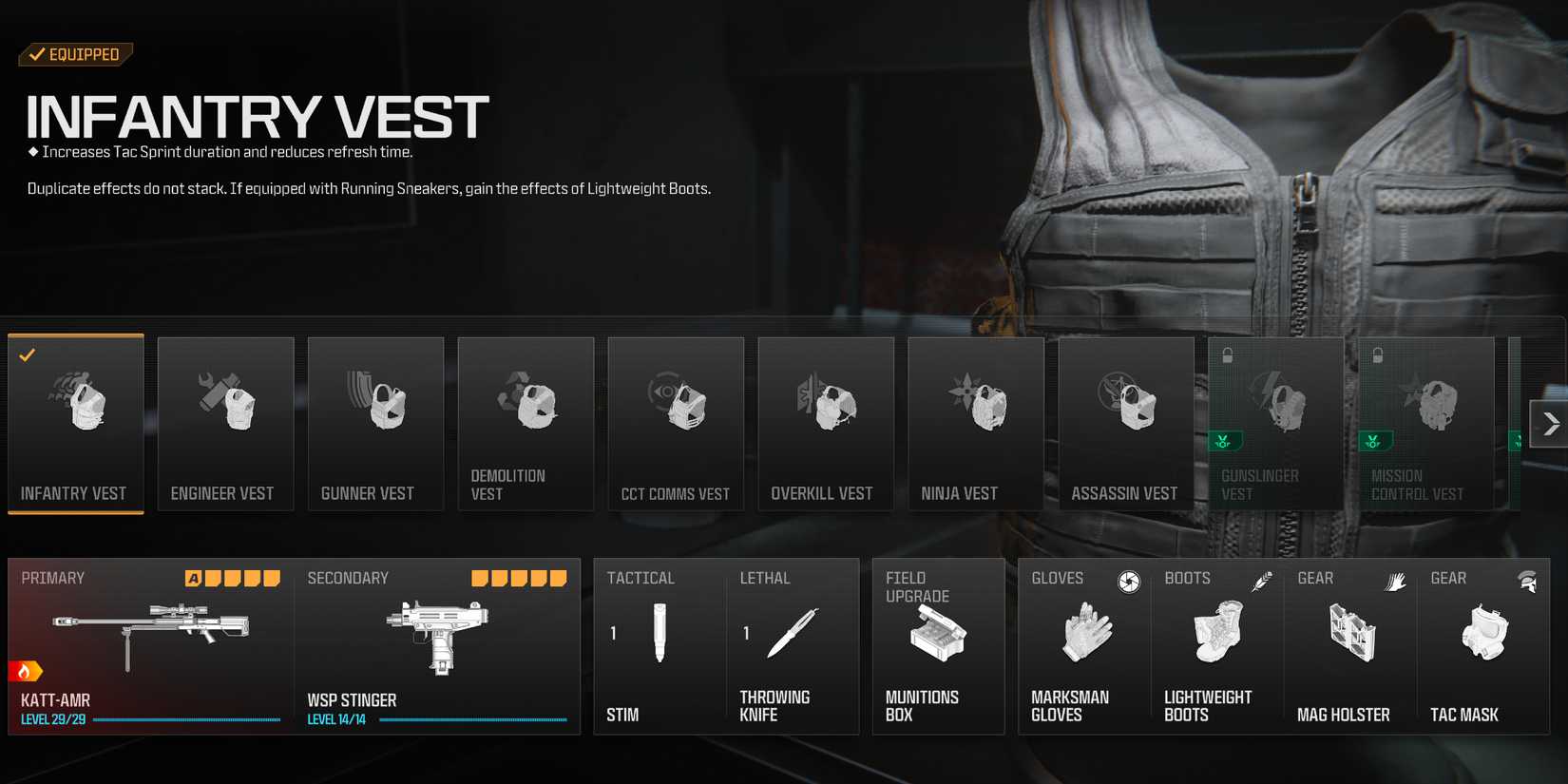The height and width of the screenshot is (784, 1568).
Task: Select the Ninja Vest
Action: [x=975, y=423]
